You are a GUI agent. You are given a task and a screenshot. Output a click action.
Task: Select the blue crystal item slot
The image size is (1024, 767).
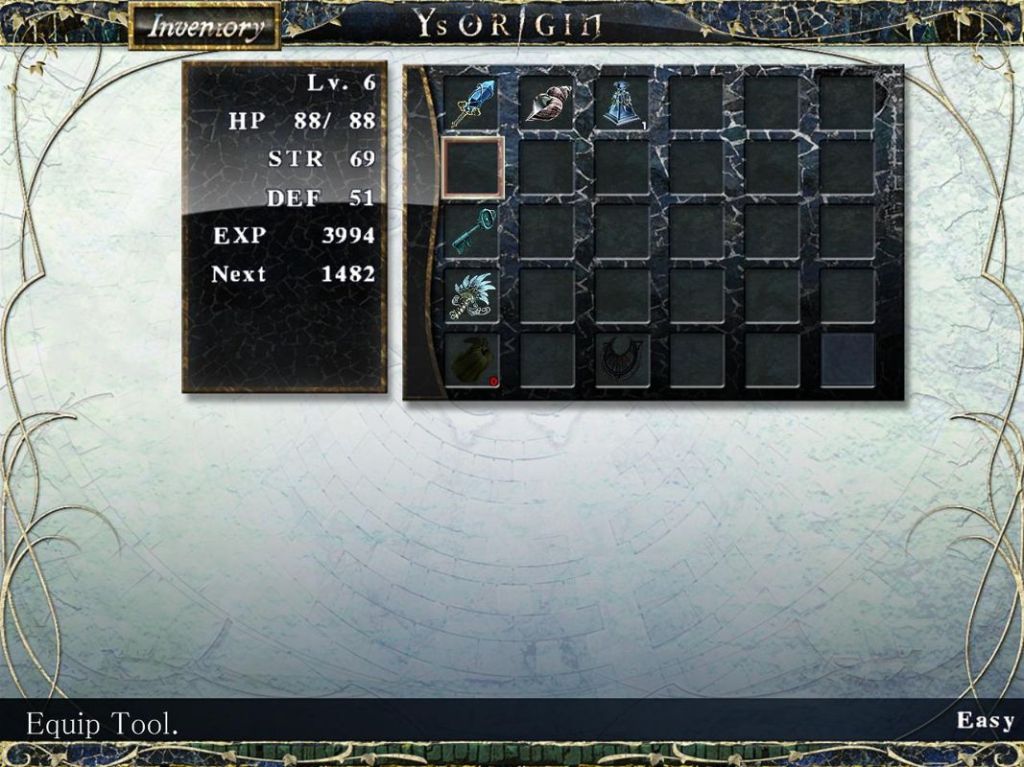(470, 104)
